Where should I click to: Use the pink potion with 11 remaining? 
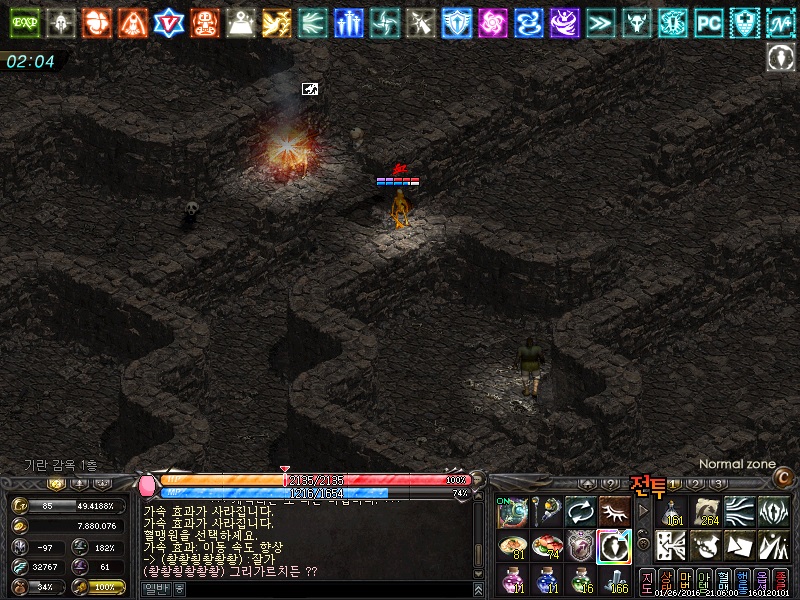(512, 579)
